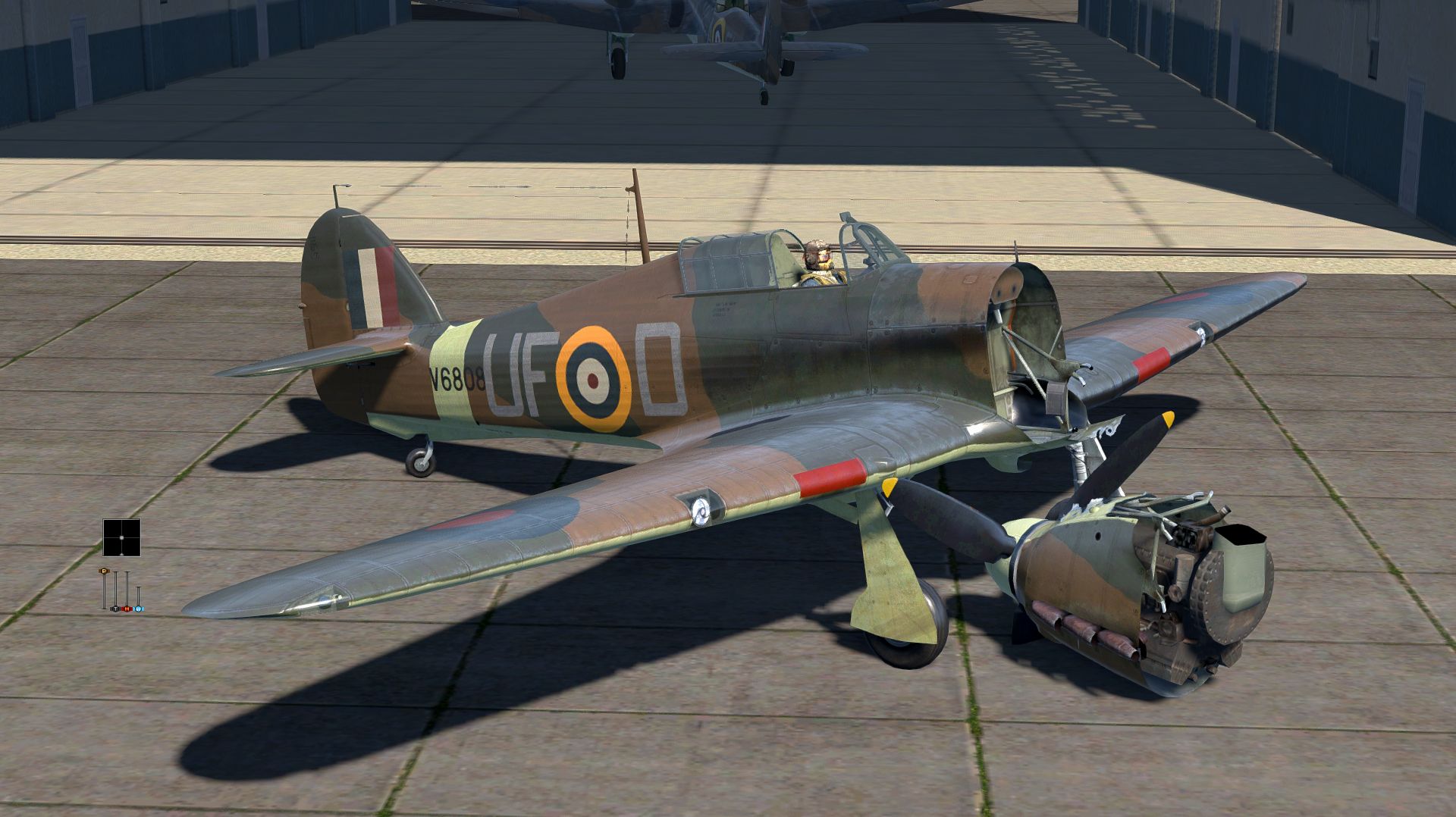Select the red M mixture handle
Screen dimensions: 1456x817
[x=127, y=608]
